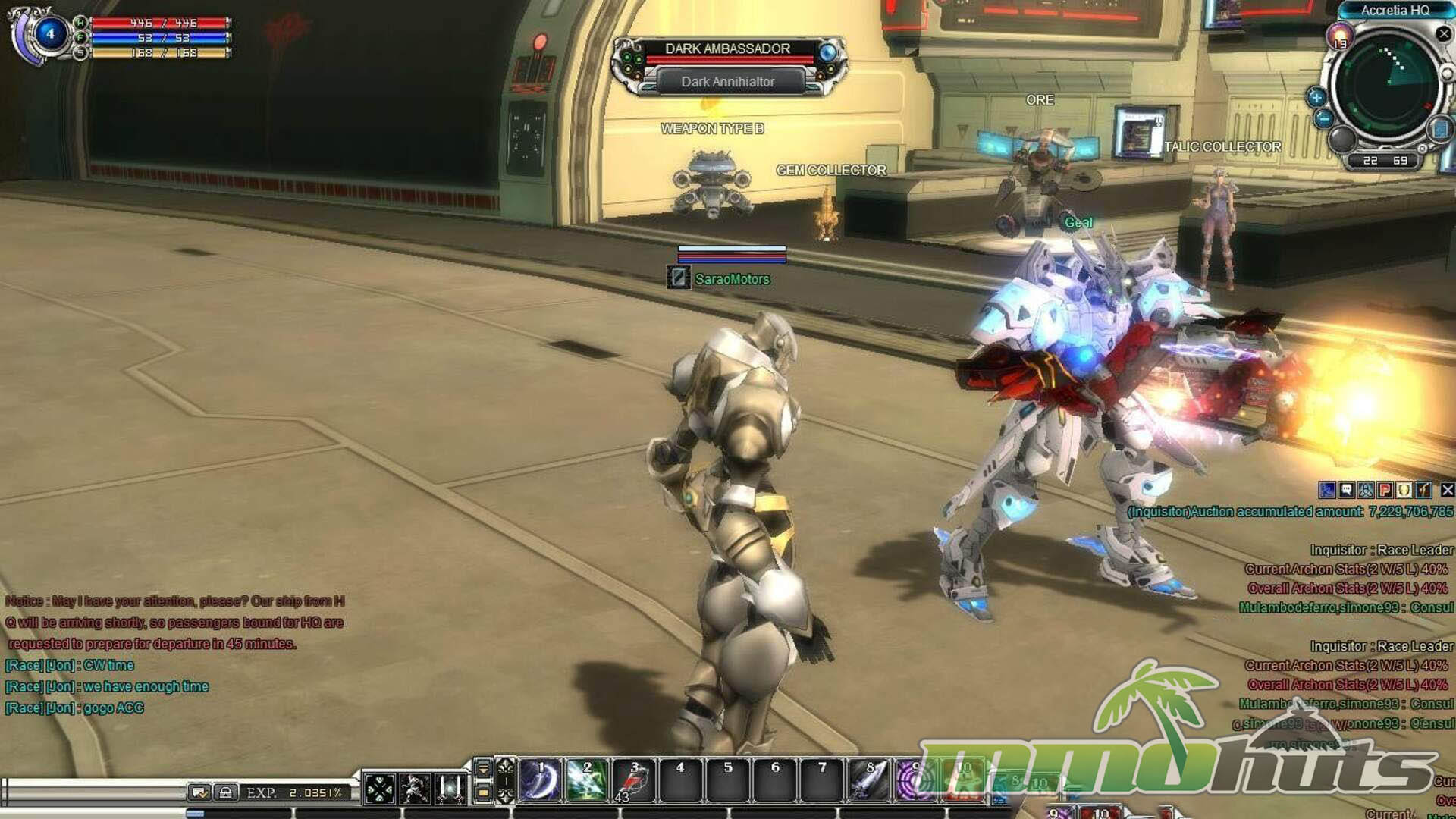This screenshot has height=819, width=1456.
Task: Toggle the speech bubble chat filter
Action: 1347,491
